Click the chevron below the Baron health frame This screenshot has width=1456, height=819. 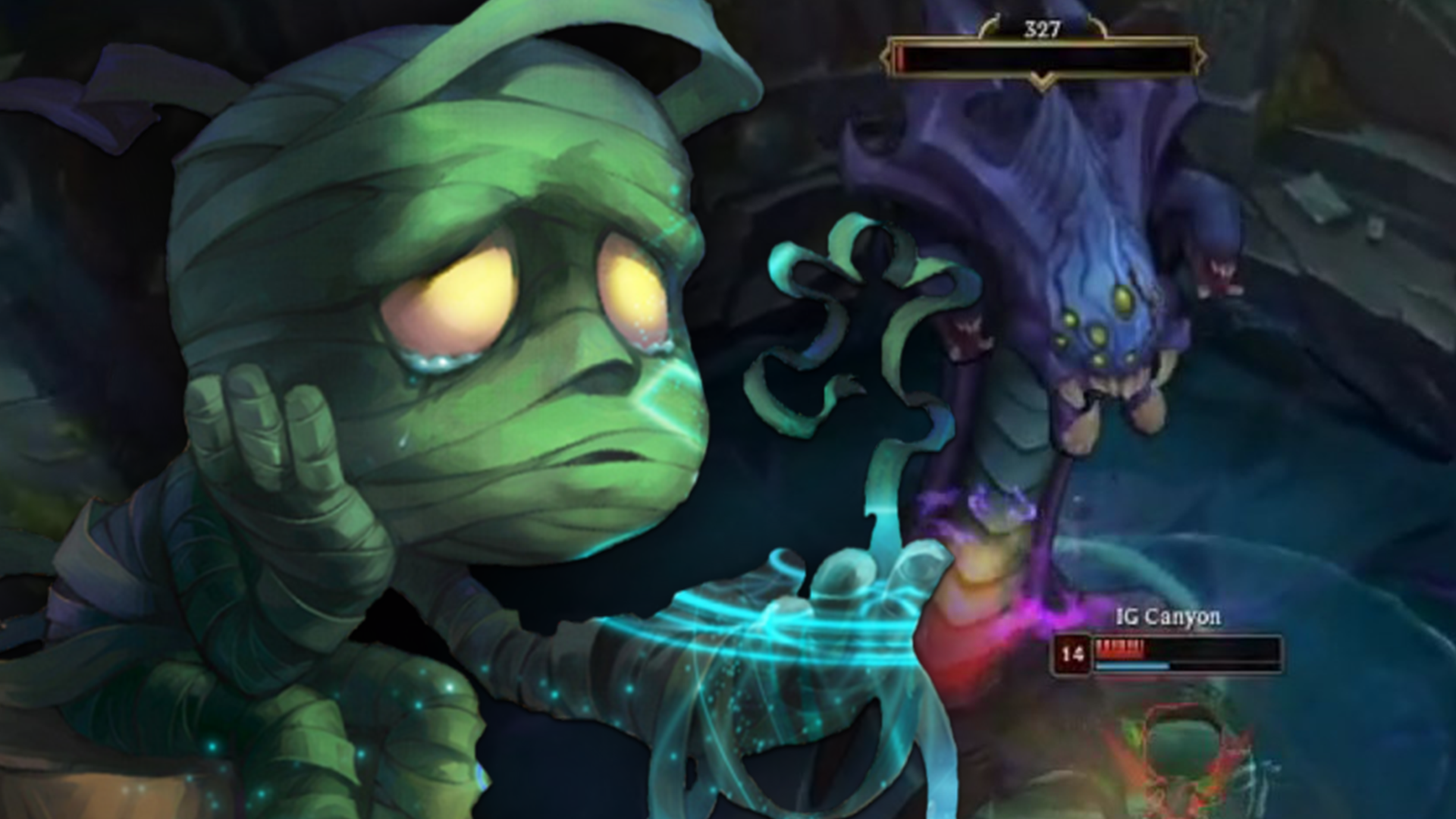tap(1041, 81)
